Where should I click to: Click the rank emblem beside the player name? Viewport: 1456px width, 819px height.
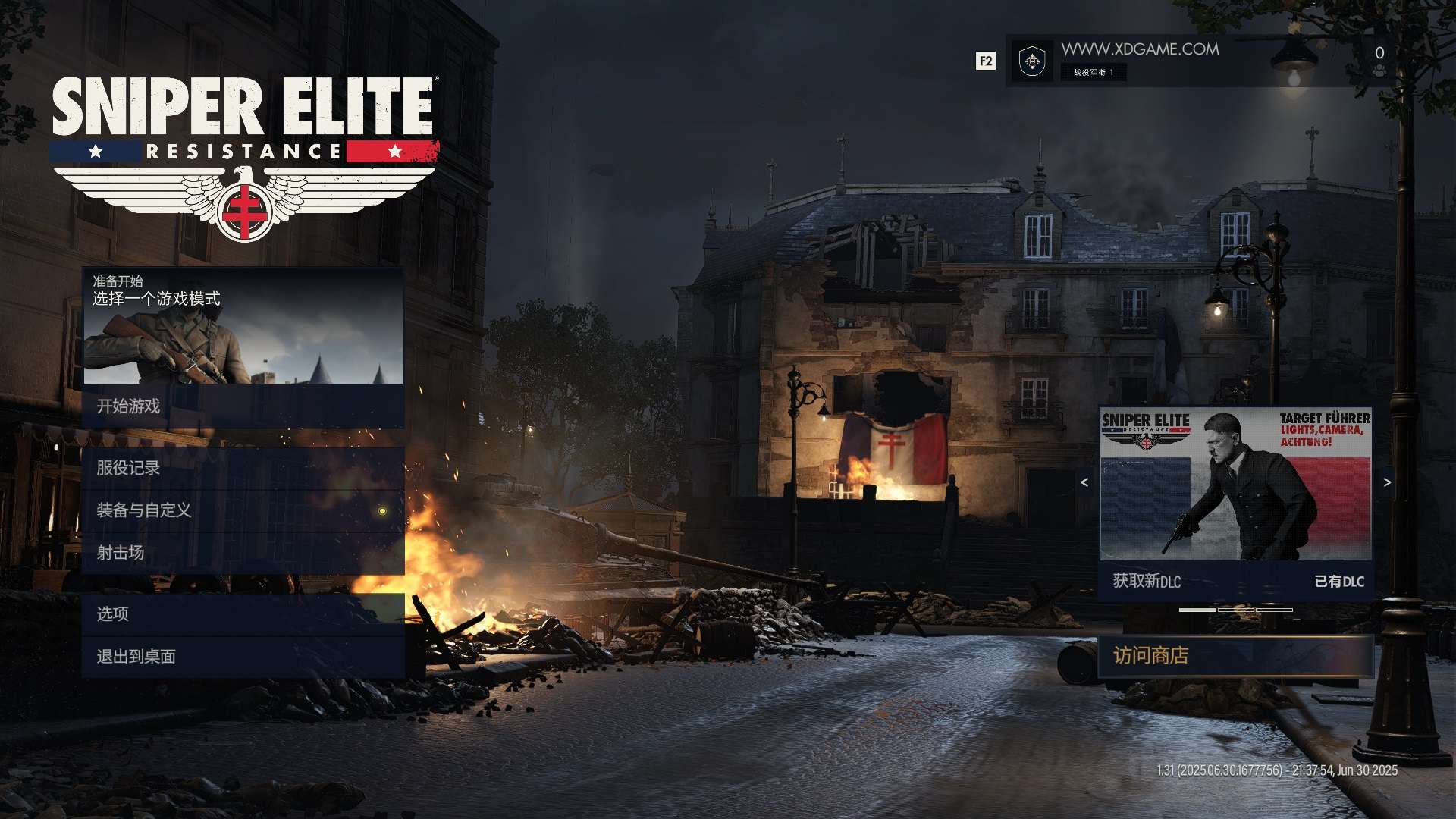coord(1032,61)
